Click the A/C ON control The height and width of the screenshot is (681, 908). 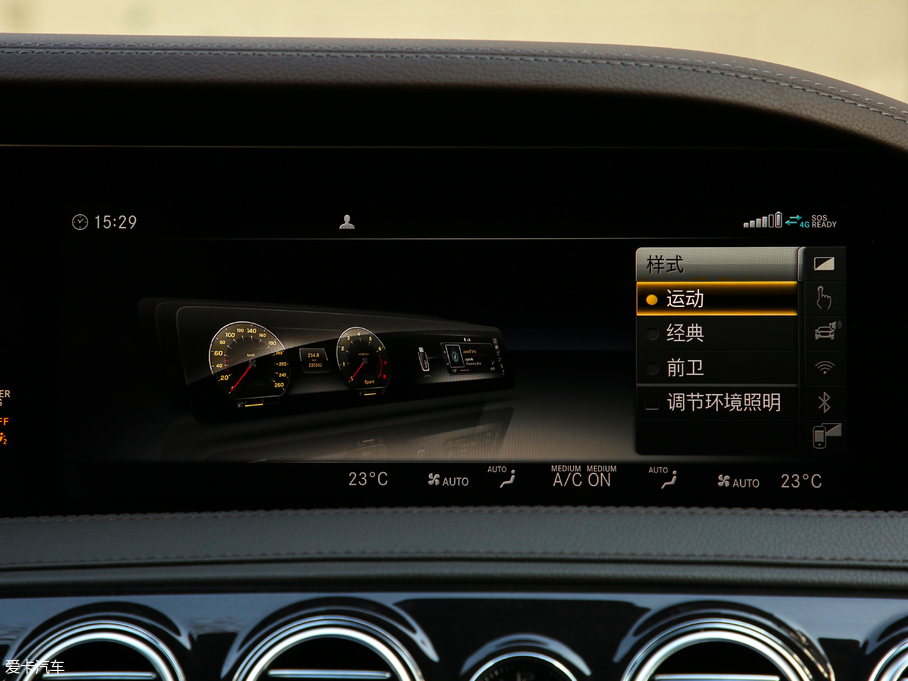(x=582, y=480)
